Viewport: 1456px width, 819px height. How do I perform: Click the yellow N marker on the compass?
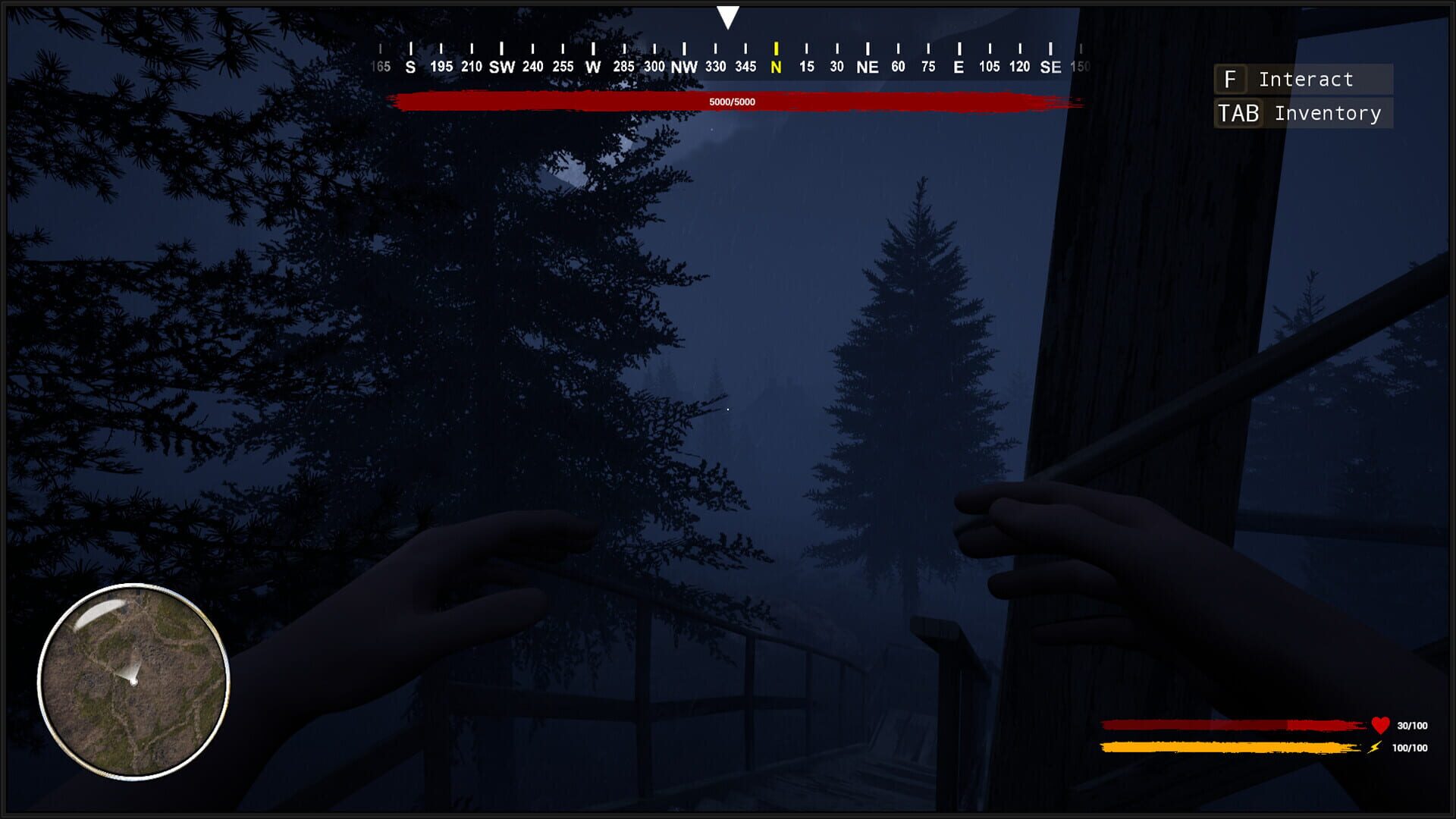774,67
